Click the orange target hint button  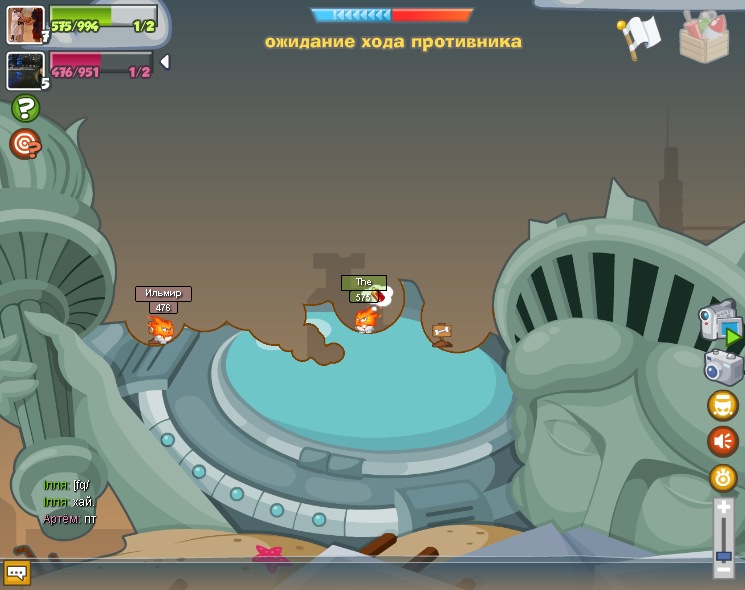(x=25, y=144)
